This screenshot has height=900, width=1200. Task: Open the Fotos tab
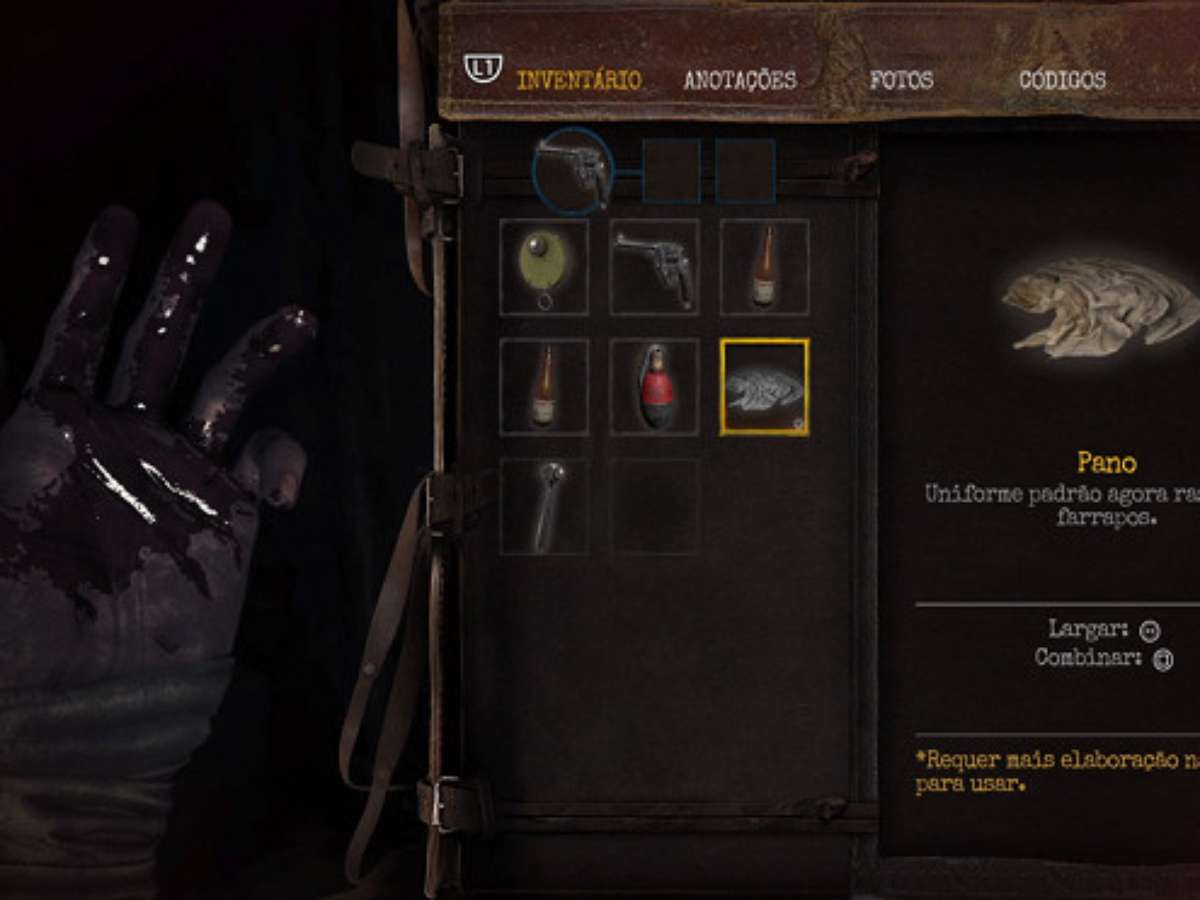(x=901, y=80)
